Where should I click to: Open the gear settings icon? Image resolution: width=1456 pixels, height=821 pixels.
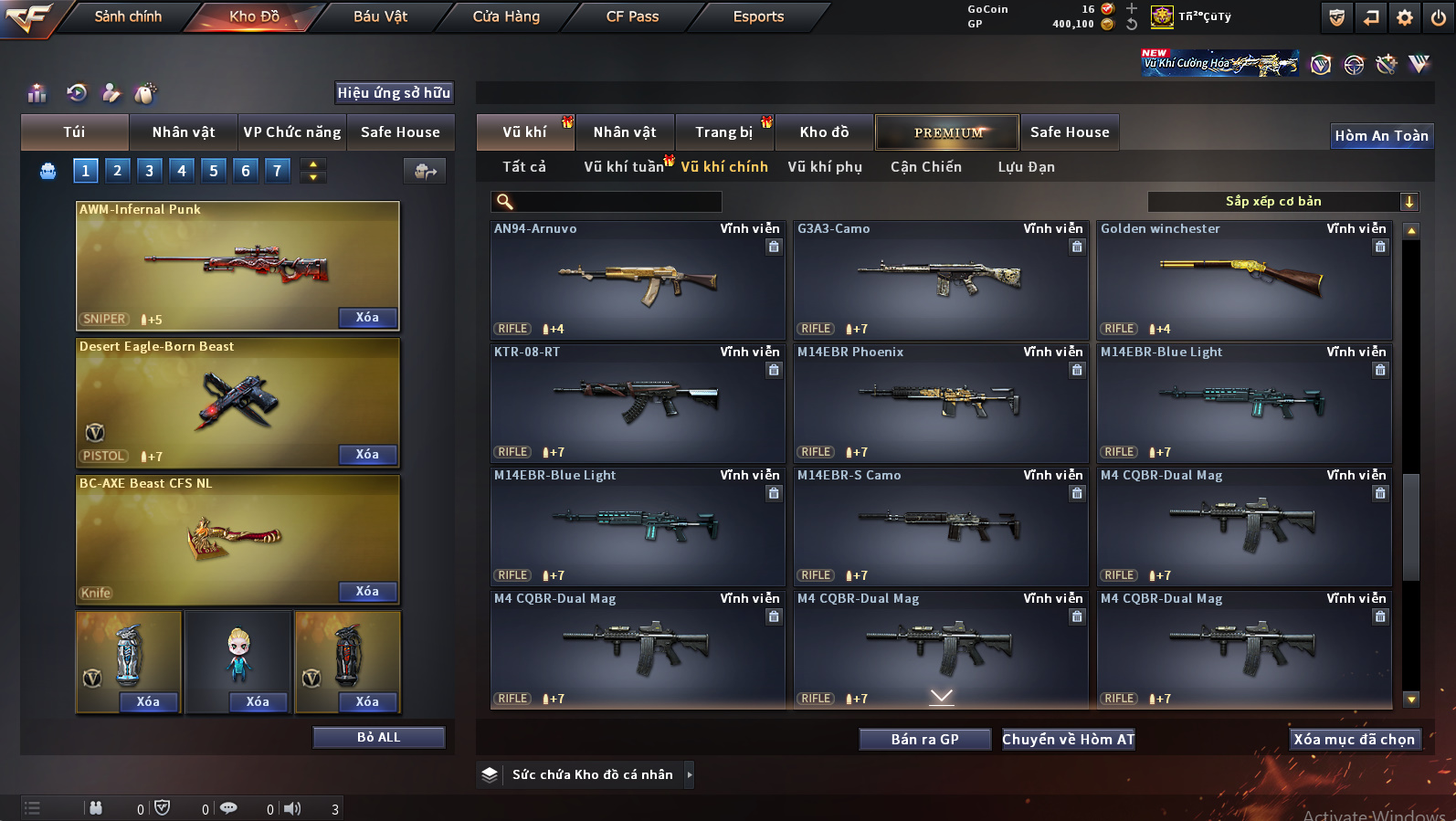point(1405,17)
